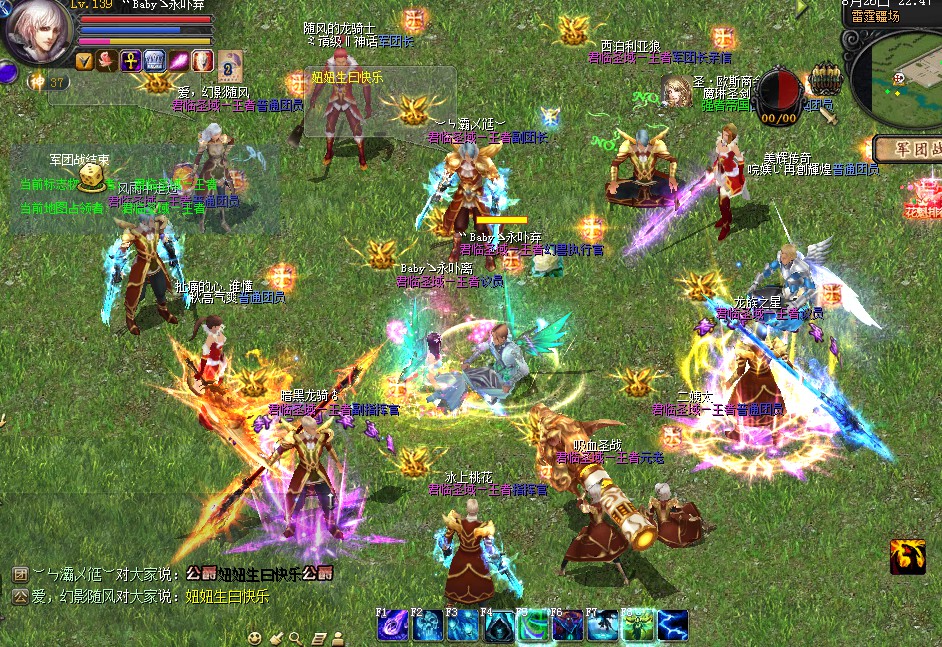The height and width of the screenshot is (647, 942).
Task: Select the white mask buff icon
Action: [202, 61]
